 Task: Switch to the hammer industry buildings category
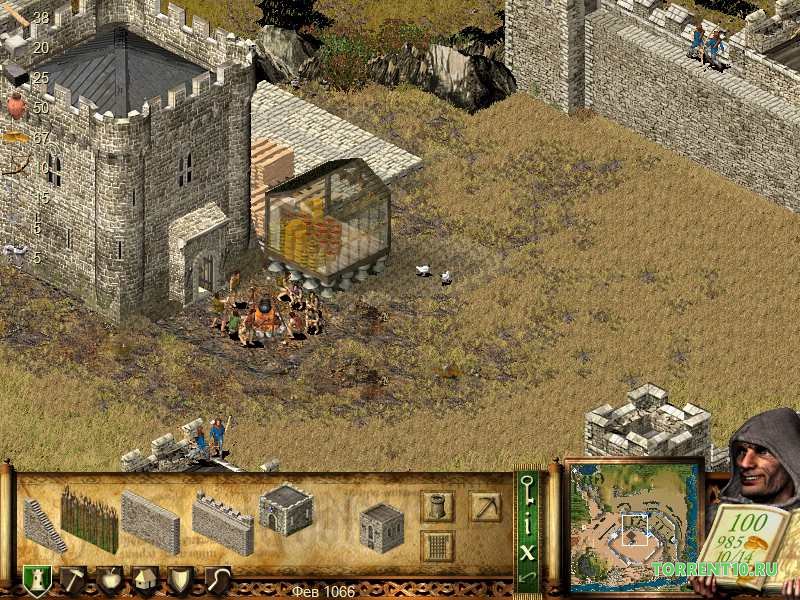point(75,580)
